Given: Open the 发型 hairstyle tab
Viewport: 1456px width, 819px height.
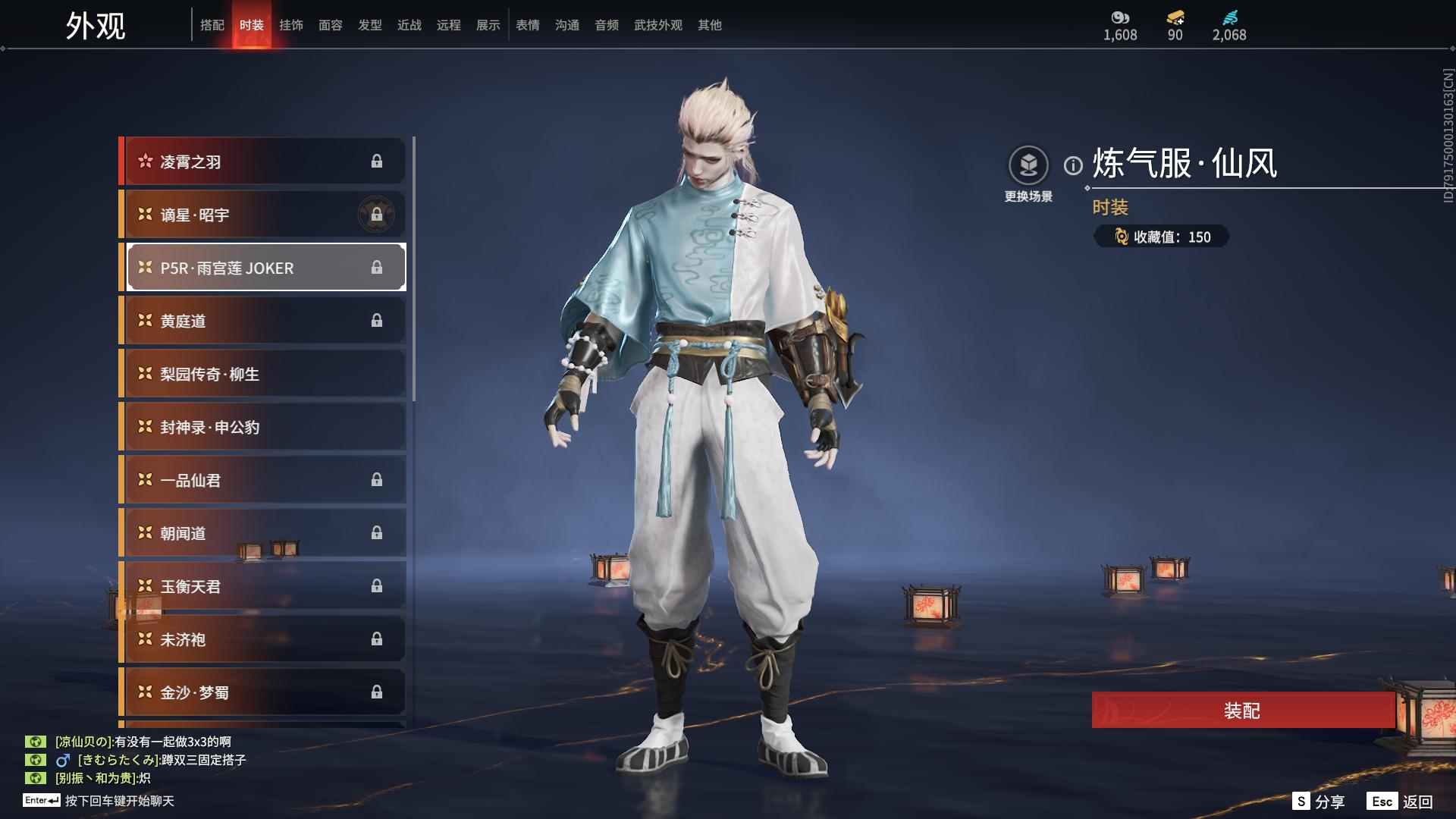Looking at the screenshot, I should click(x=370, y=25).
